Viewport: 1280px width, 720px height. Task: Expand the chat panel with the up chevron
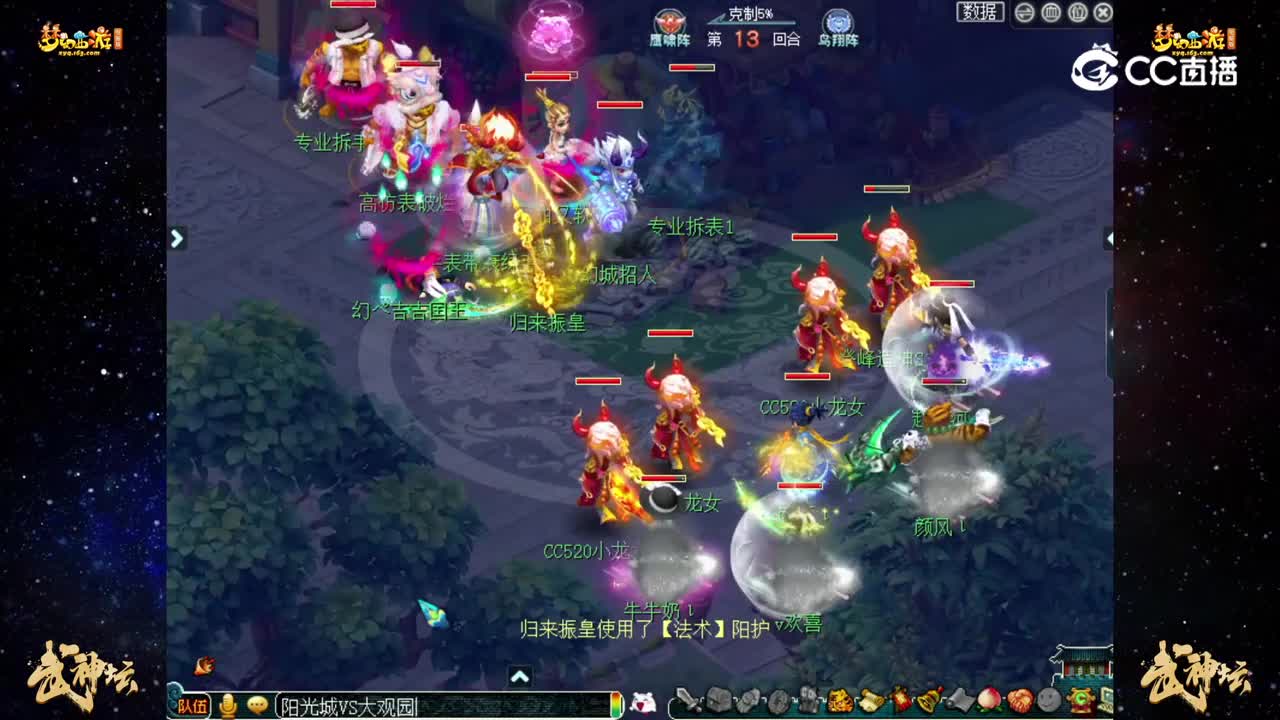[520, 677]
